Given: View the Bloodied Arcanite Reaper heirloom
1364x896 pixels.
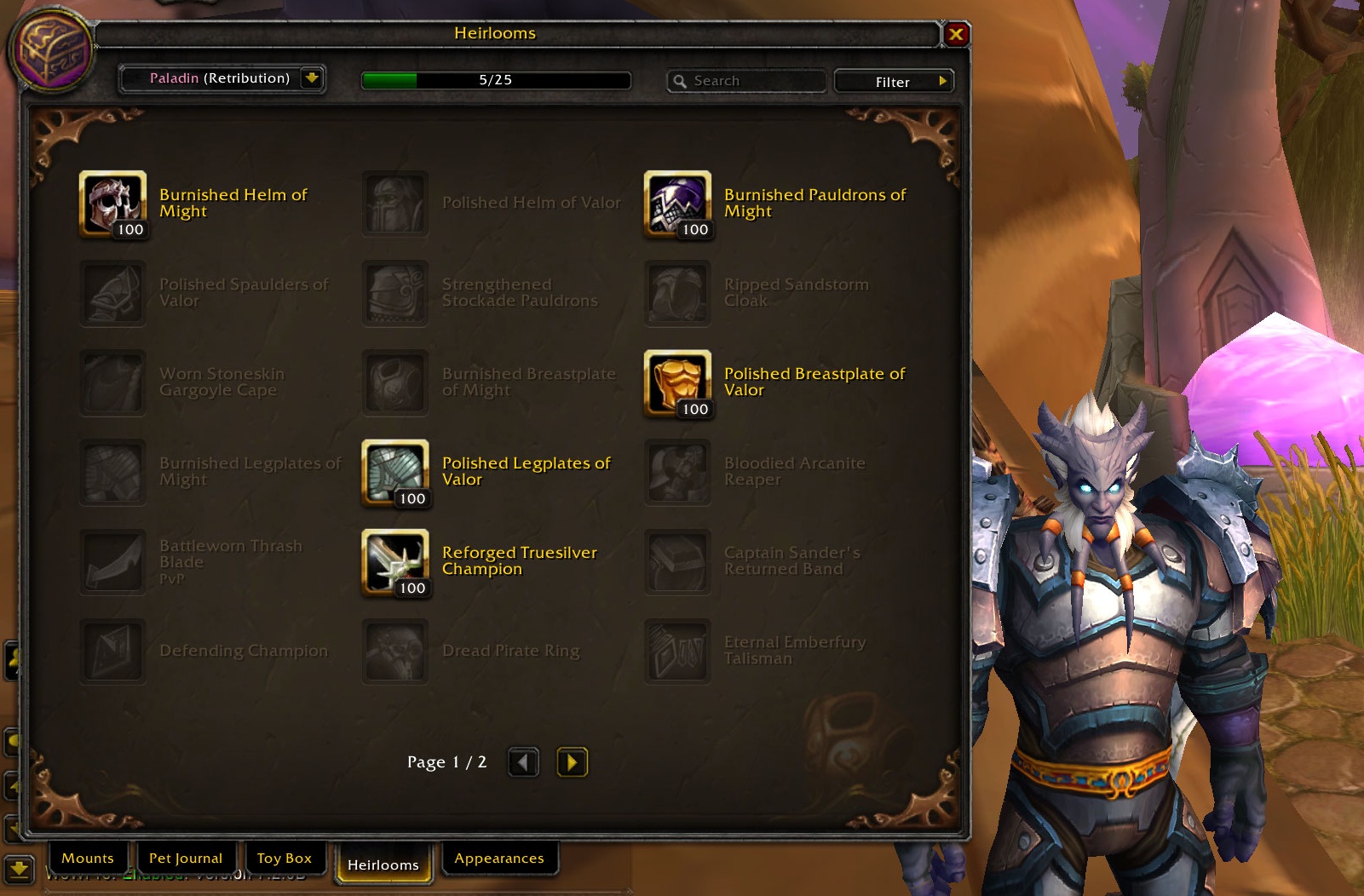Looking at the screenshot, I should (x=677, y=472).
